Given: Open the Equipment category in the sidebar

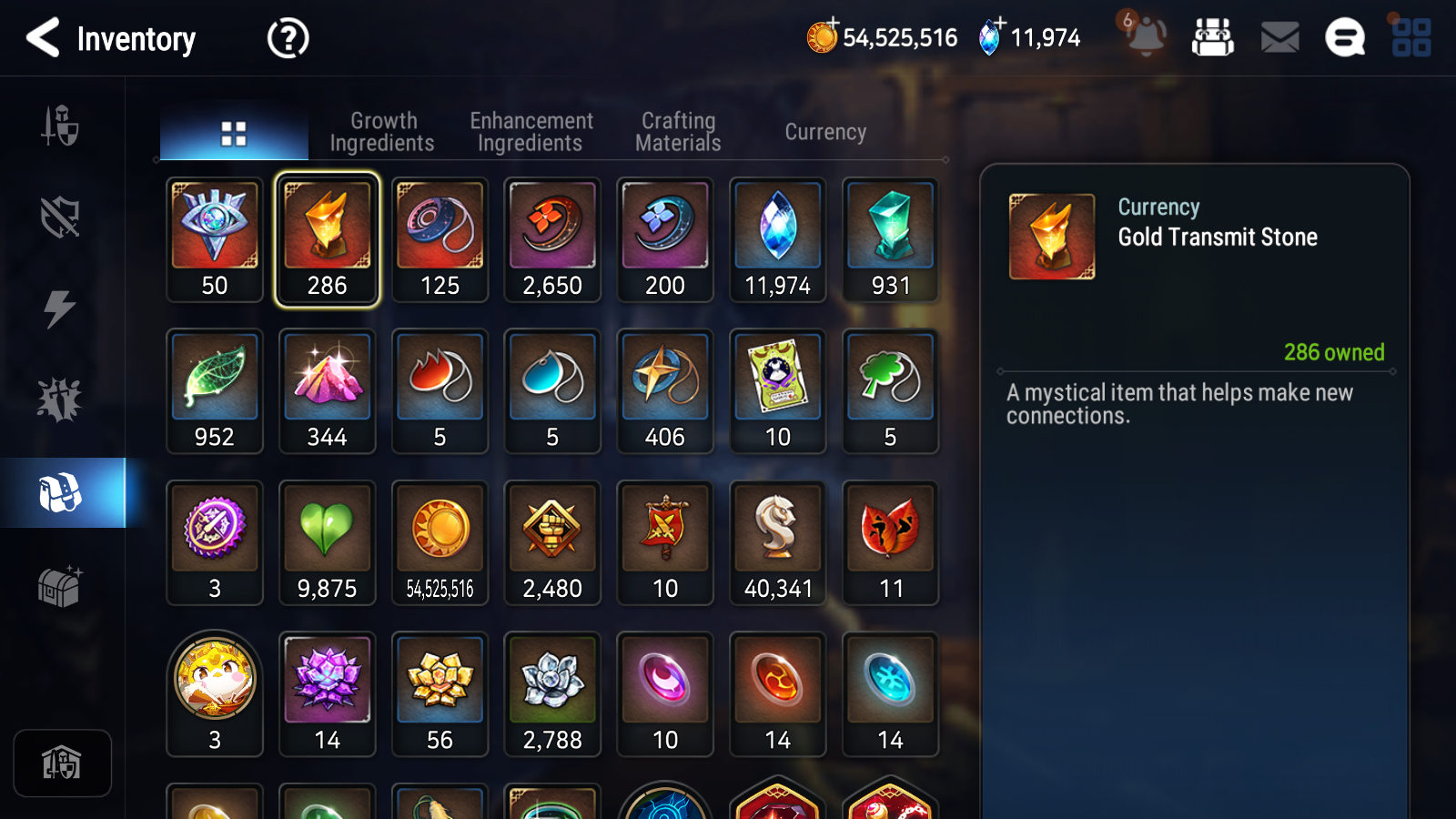Looking at the screenshot, I should [x=62, y=127].
